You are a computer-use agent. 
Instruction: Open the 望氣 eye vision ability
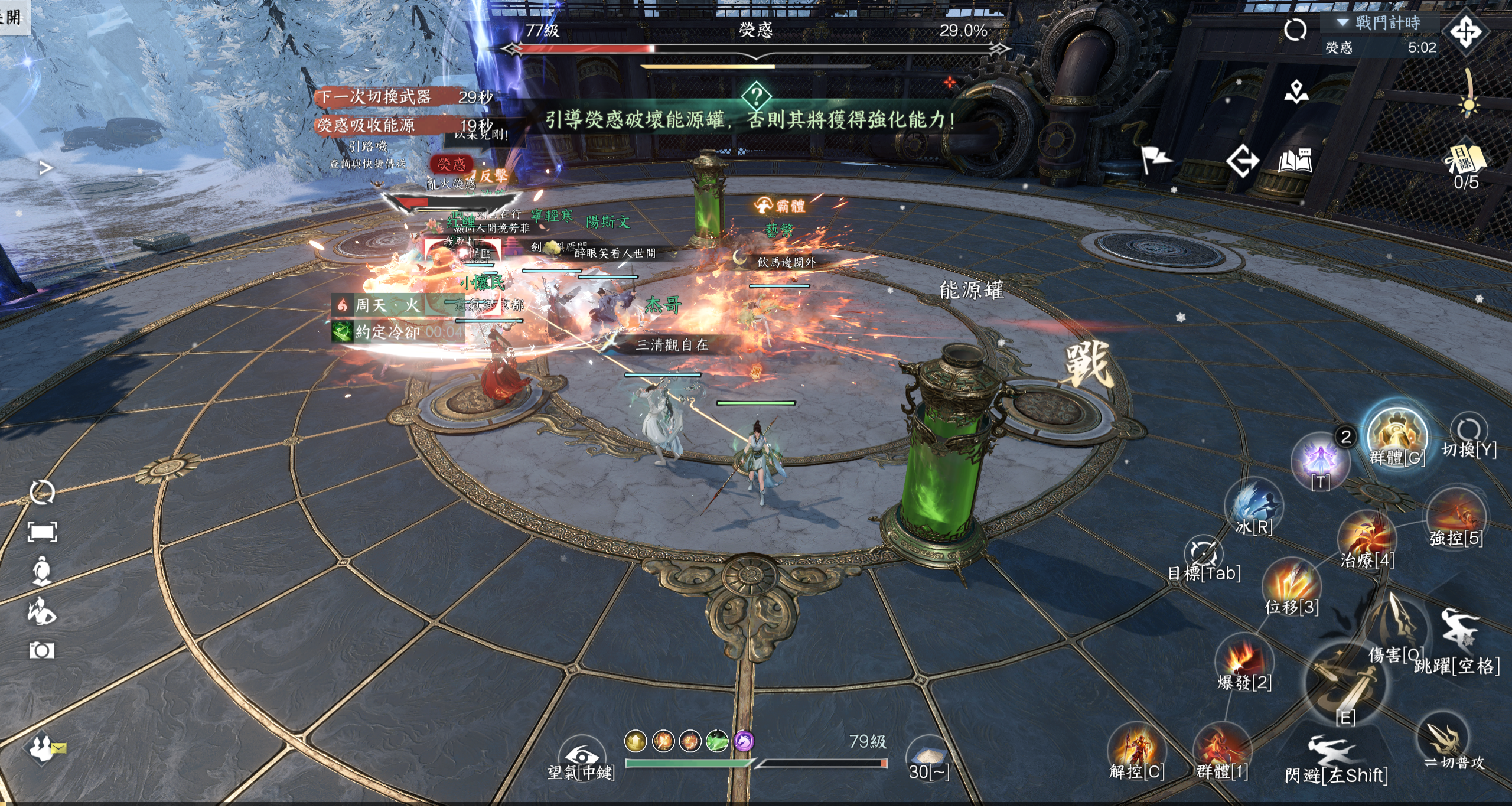pos(581,757)
